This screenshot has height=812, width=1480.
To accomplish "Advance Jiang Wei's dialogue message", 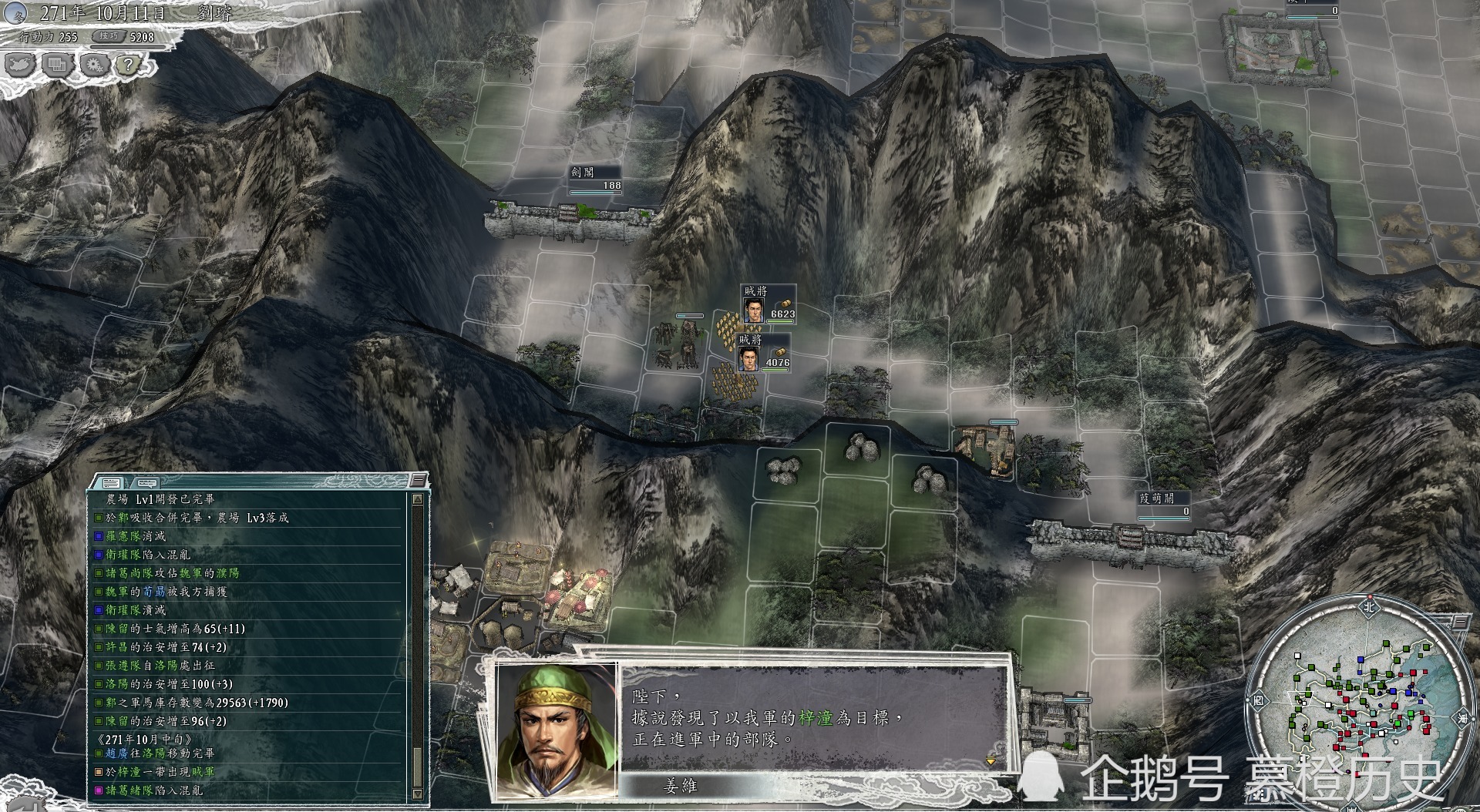I will pyautogui.click(x=990, y=760).
